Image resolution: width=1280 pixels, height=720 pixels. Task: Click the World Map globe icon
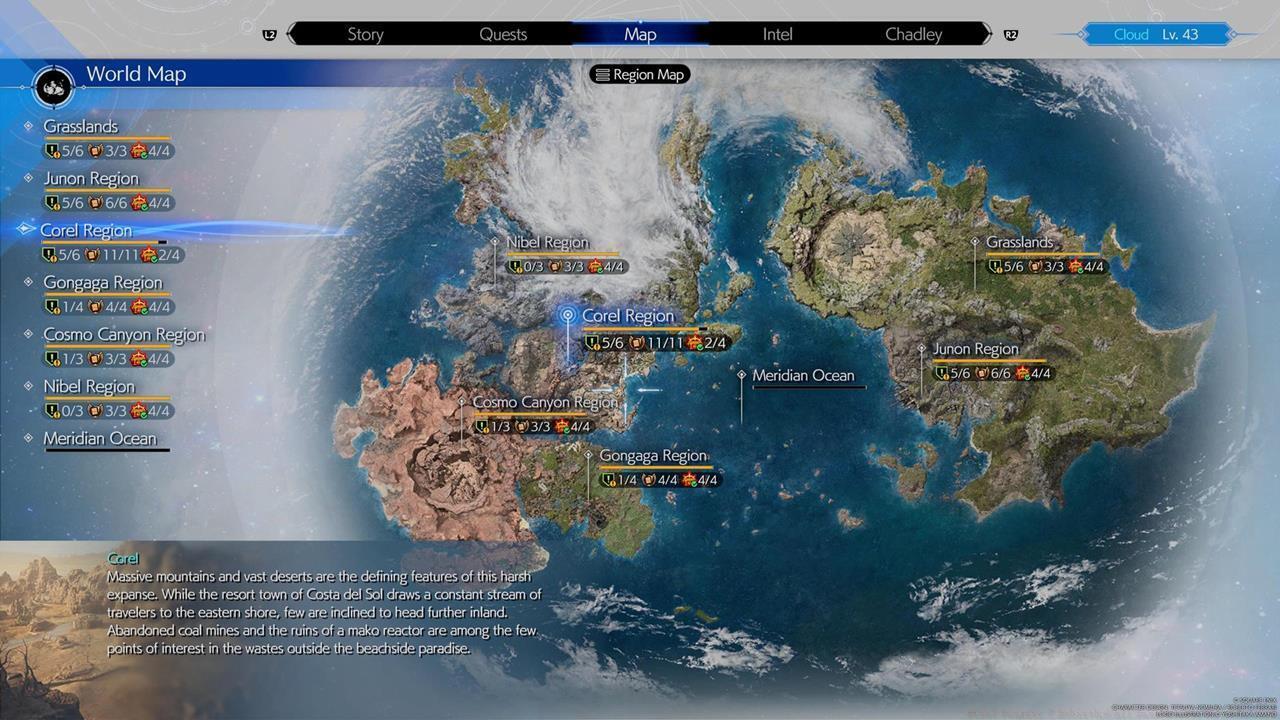52,87
